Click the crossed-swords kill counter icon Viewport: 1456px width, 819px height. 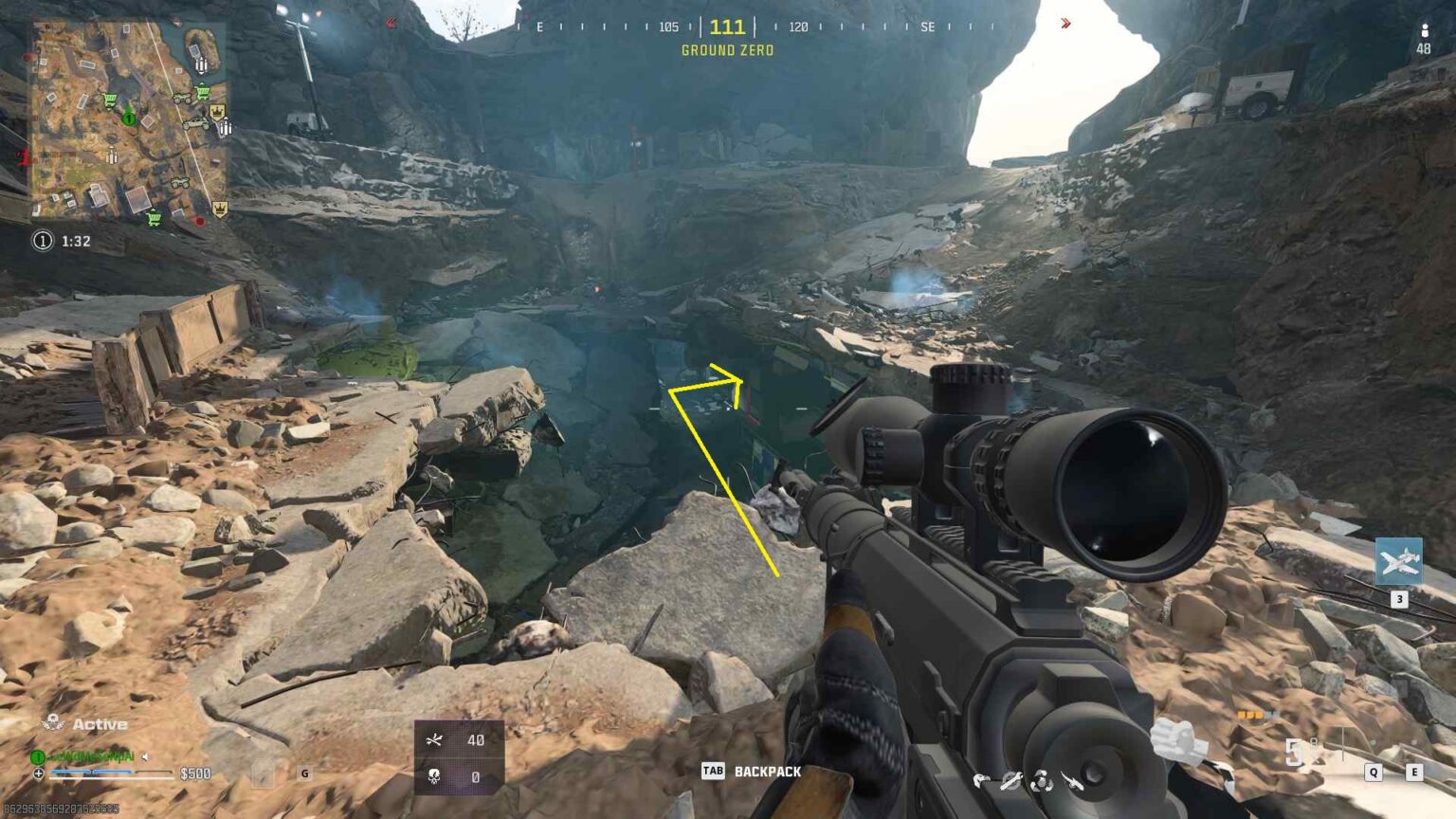coord(435,740)
